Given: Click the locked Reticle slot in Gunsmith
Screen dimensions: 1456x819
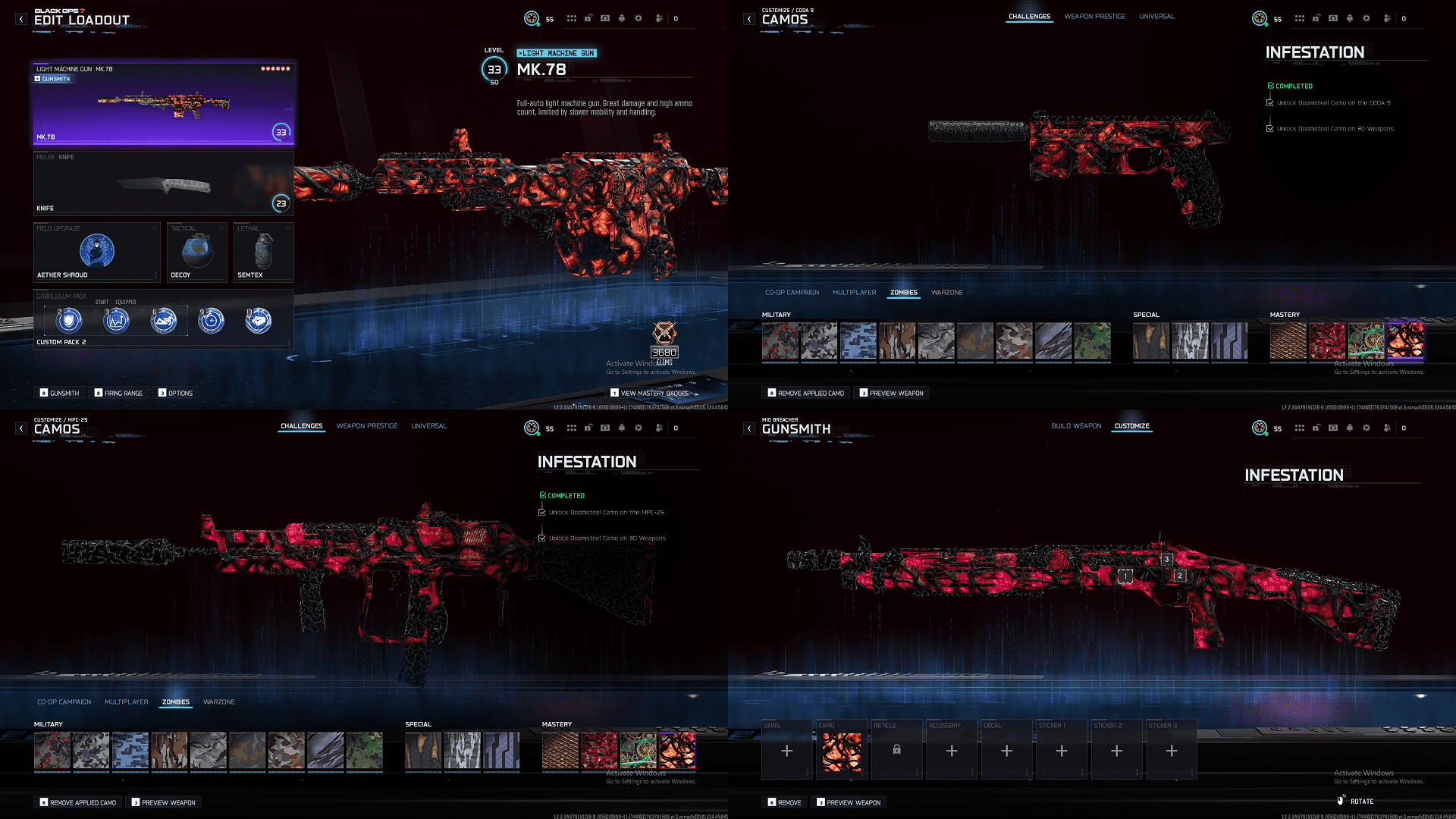Looking at the screenshot, I should 896,749.
